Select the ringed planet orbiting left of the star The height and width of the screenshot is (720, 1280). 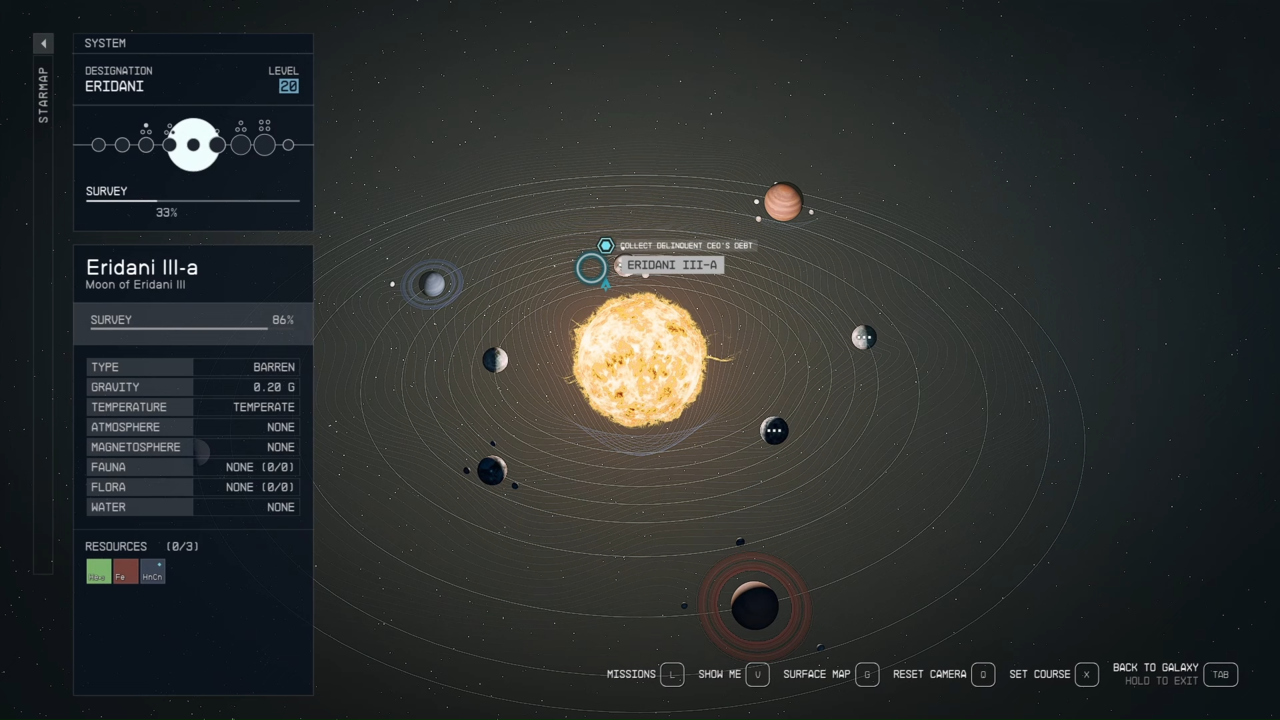(x=433, y=283)
